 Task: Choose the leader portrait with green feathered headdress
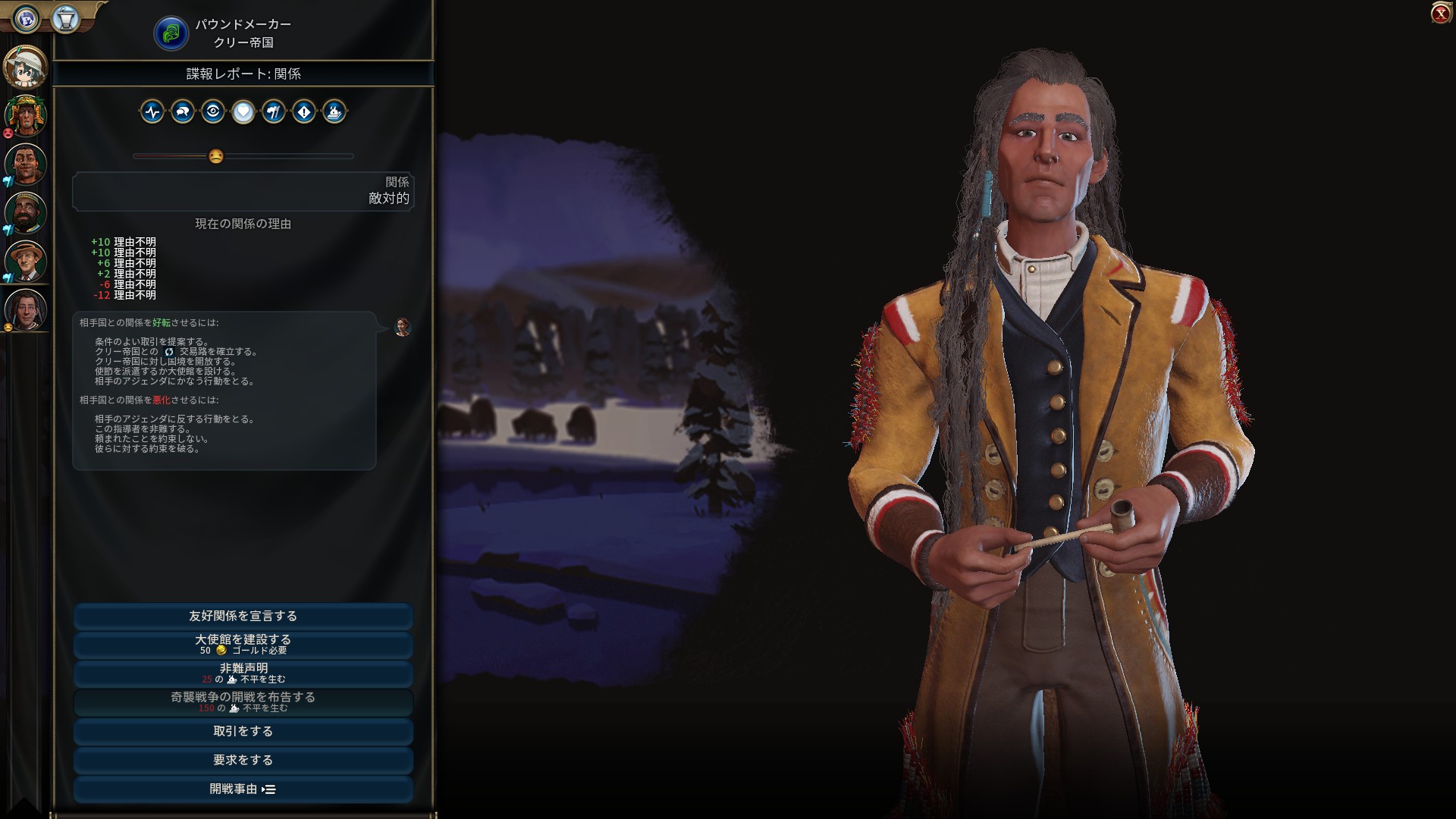pos(26,116)
